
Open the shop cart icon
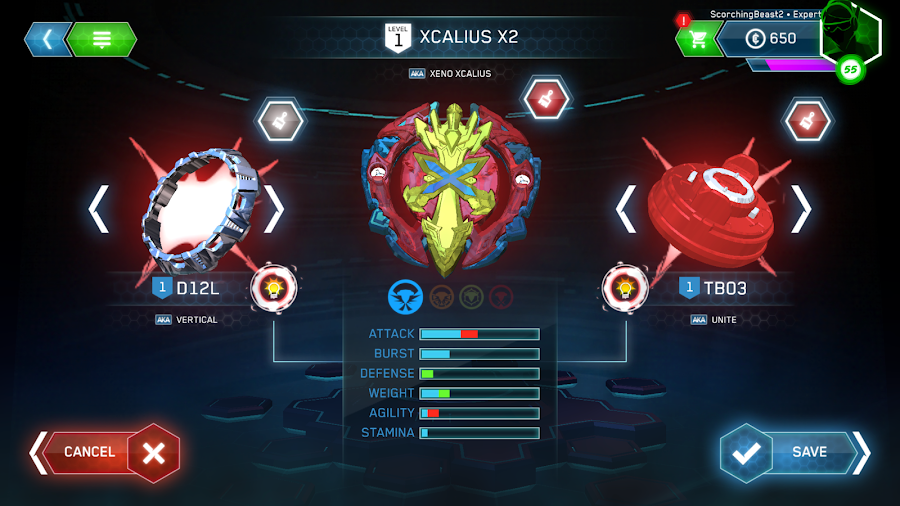click(x=698, y=39)
